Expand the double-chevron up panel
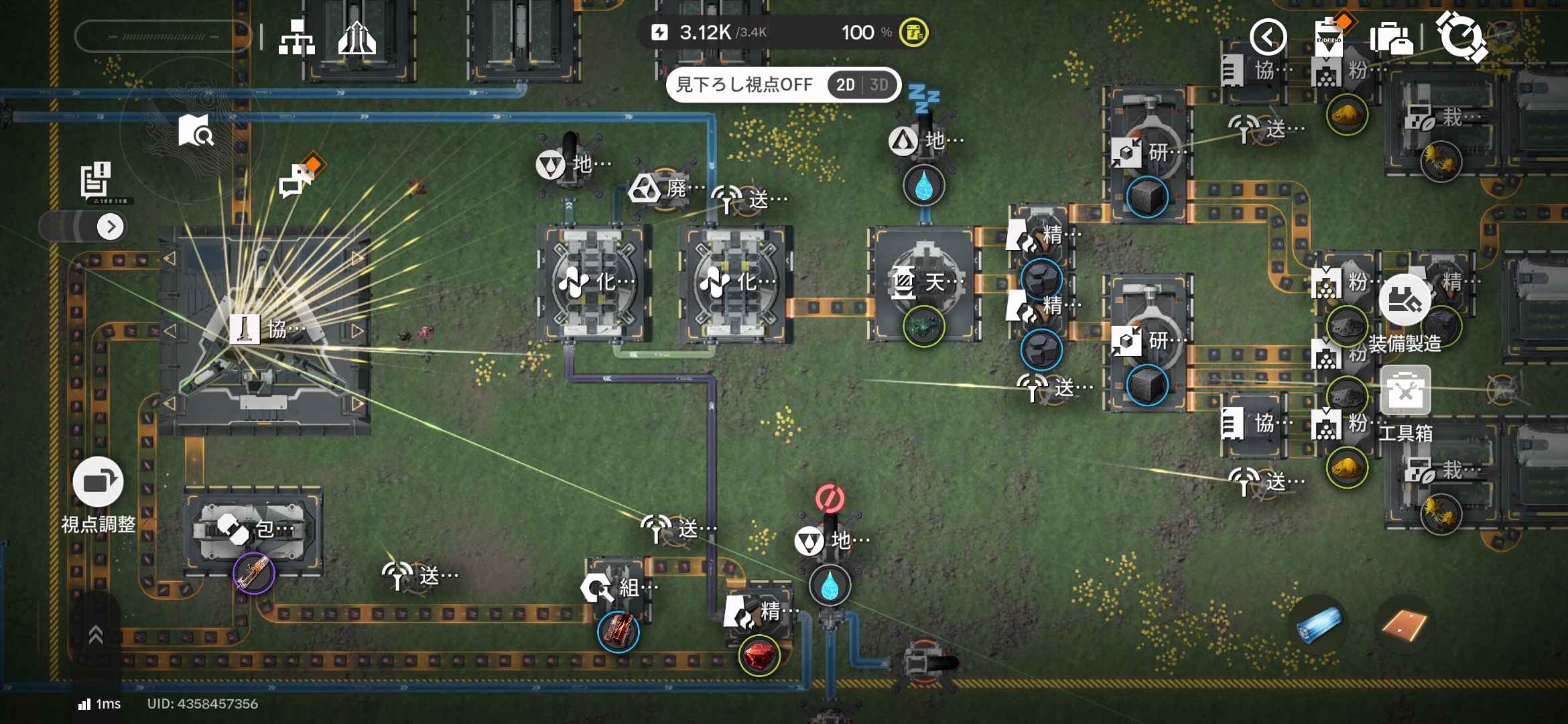 96,634
